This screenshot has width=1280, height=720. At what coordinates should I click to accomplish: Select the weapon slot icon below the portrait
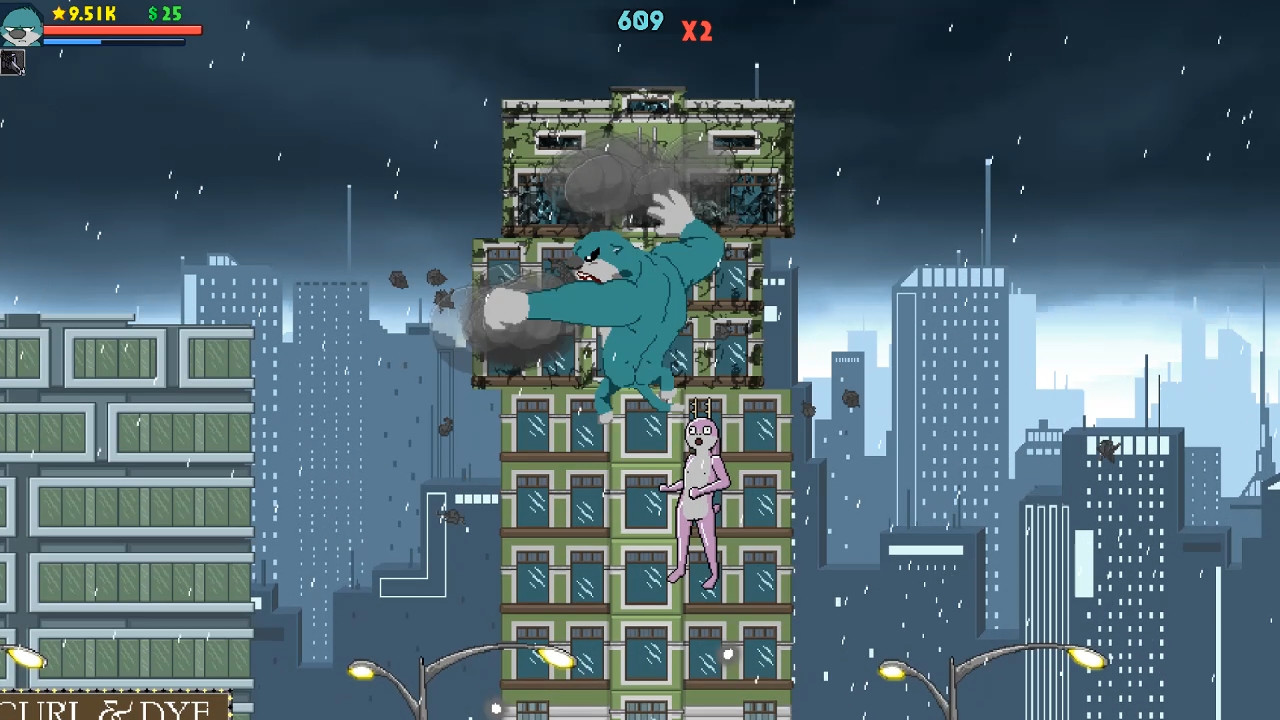(14, 63)
